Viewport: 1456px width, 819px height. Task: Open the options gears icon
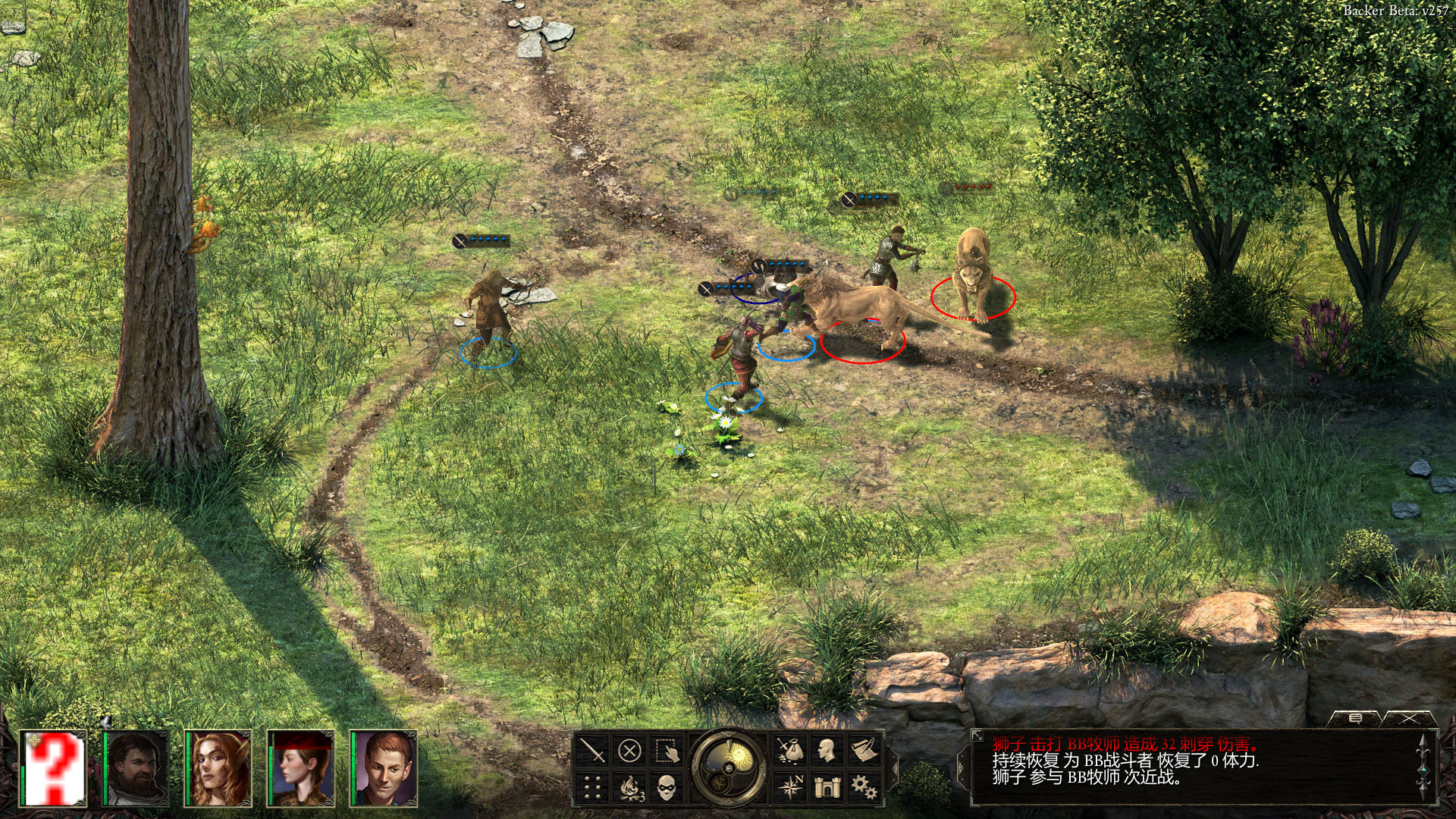coord(864,788)
